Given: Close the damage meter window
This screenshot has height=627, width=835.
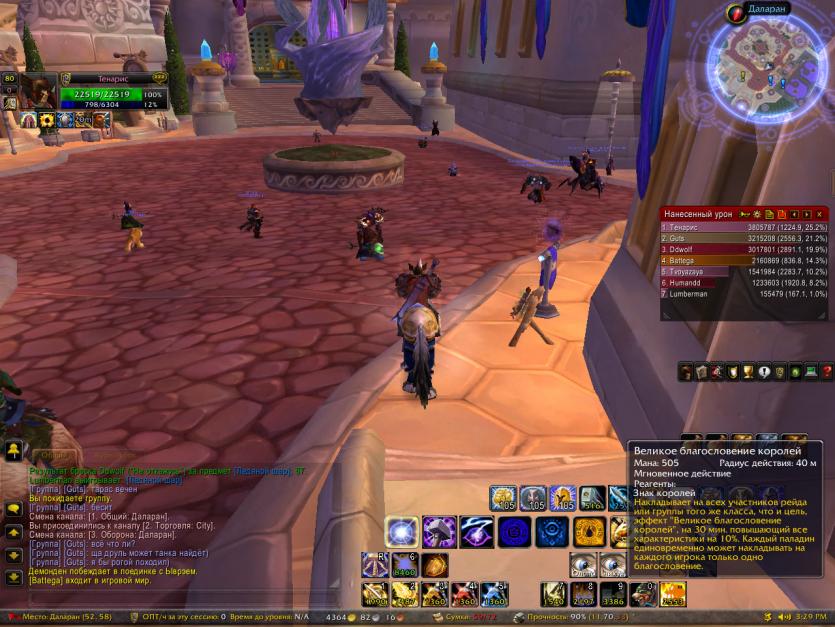Looking at the screenshot, I should click(x=820, y=214).
